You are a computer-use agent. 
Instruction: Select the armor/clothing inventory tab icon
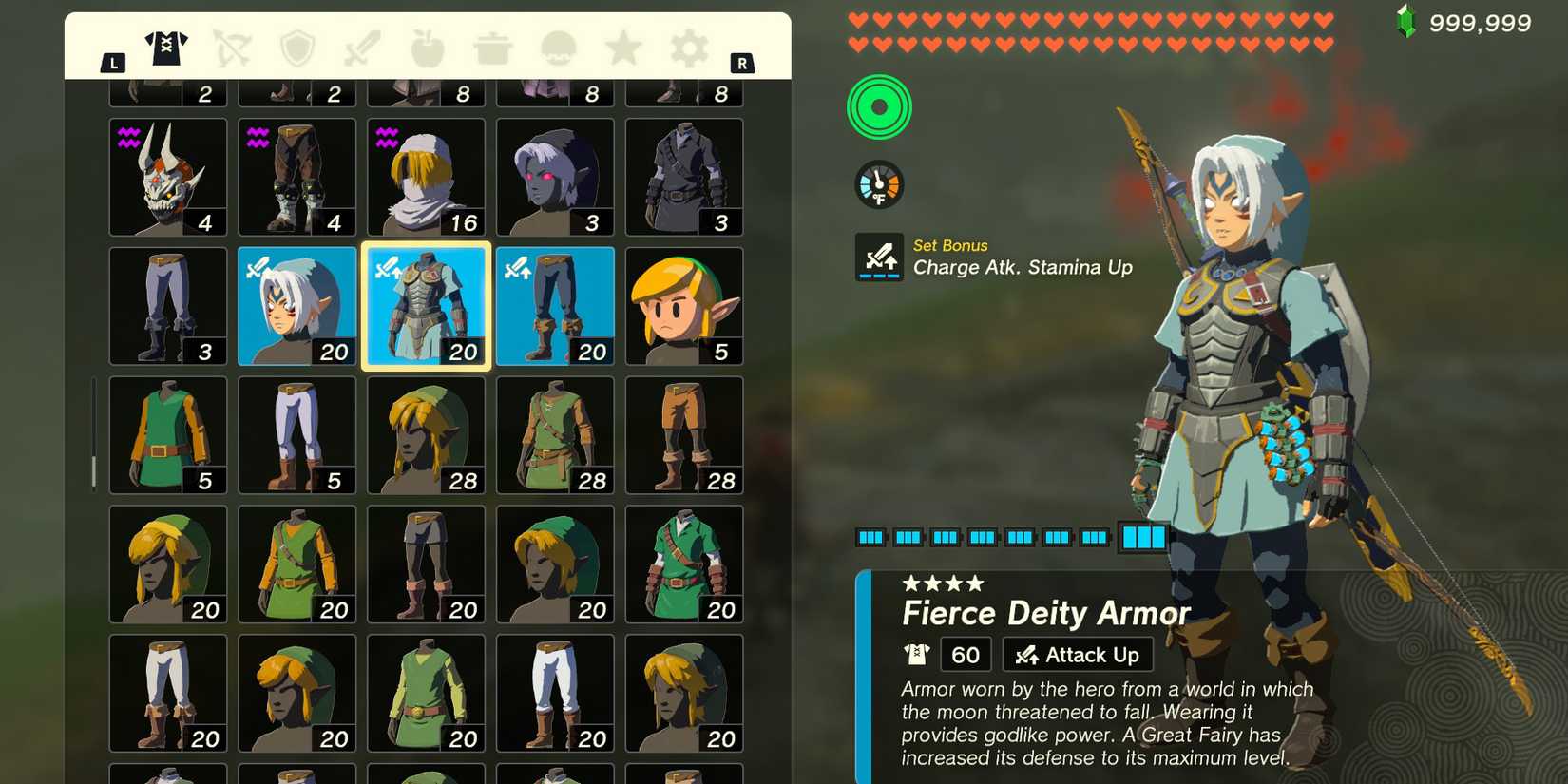click(166, 49)
